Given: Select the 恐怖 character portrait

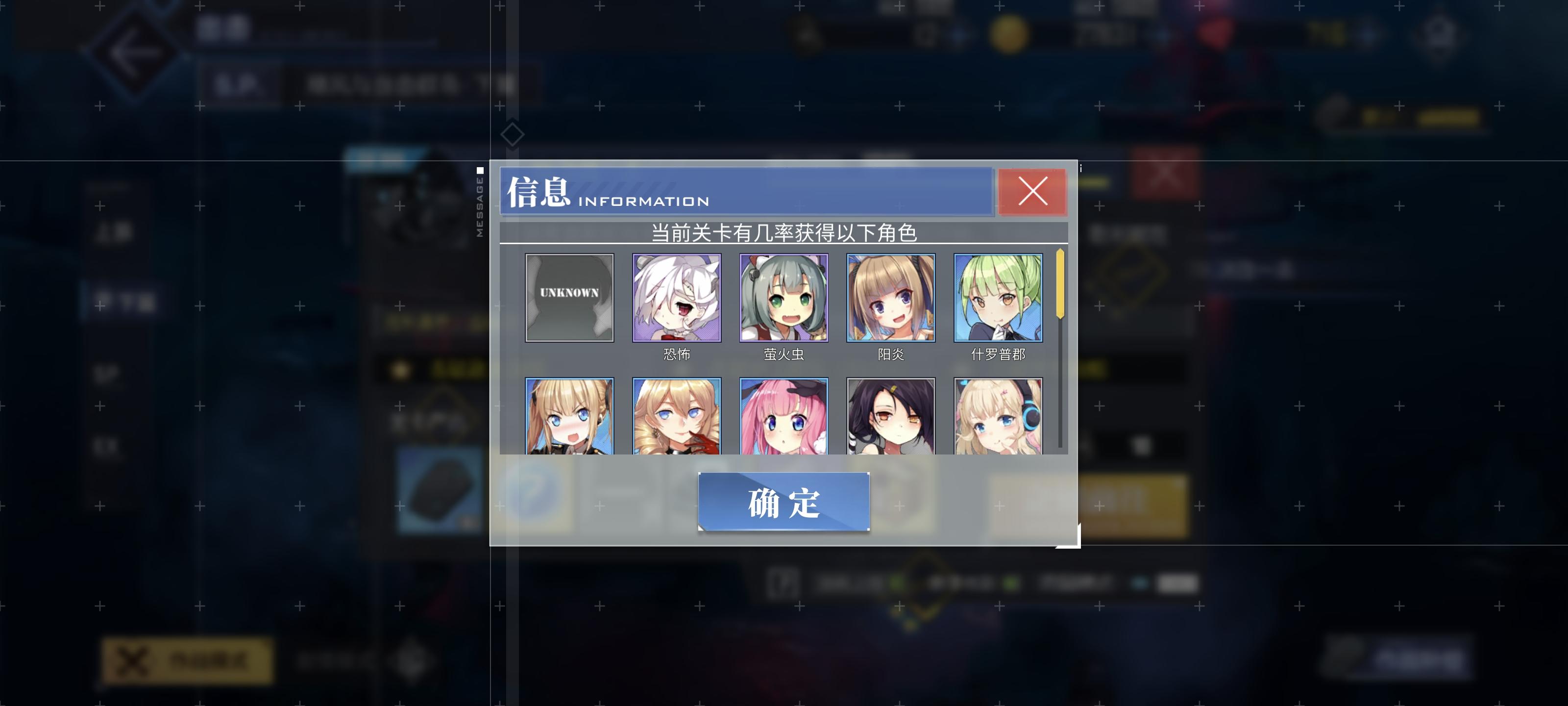Looking at the screenshot, I should [x=676, y=298].
